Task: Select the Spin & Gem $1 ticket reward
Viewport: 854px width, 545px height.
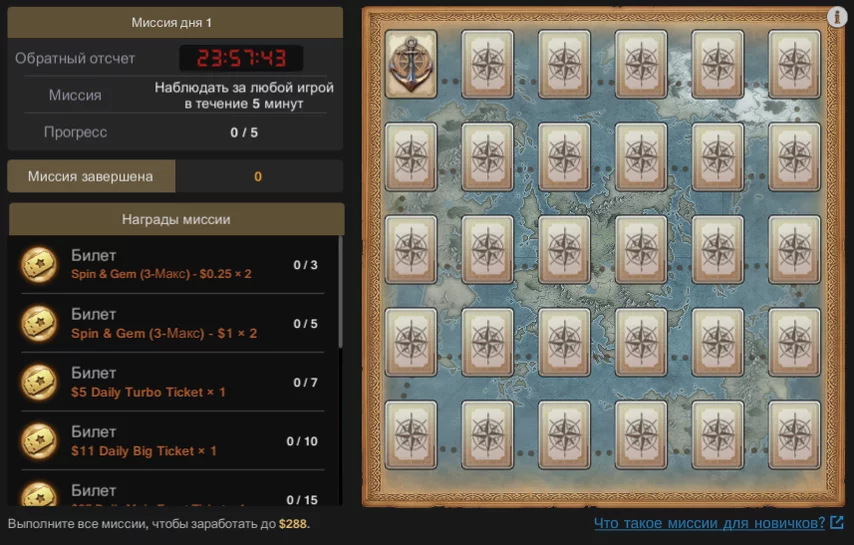Action: pos(170,324)
